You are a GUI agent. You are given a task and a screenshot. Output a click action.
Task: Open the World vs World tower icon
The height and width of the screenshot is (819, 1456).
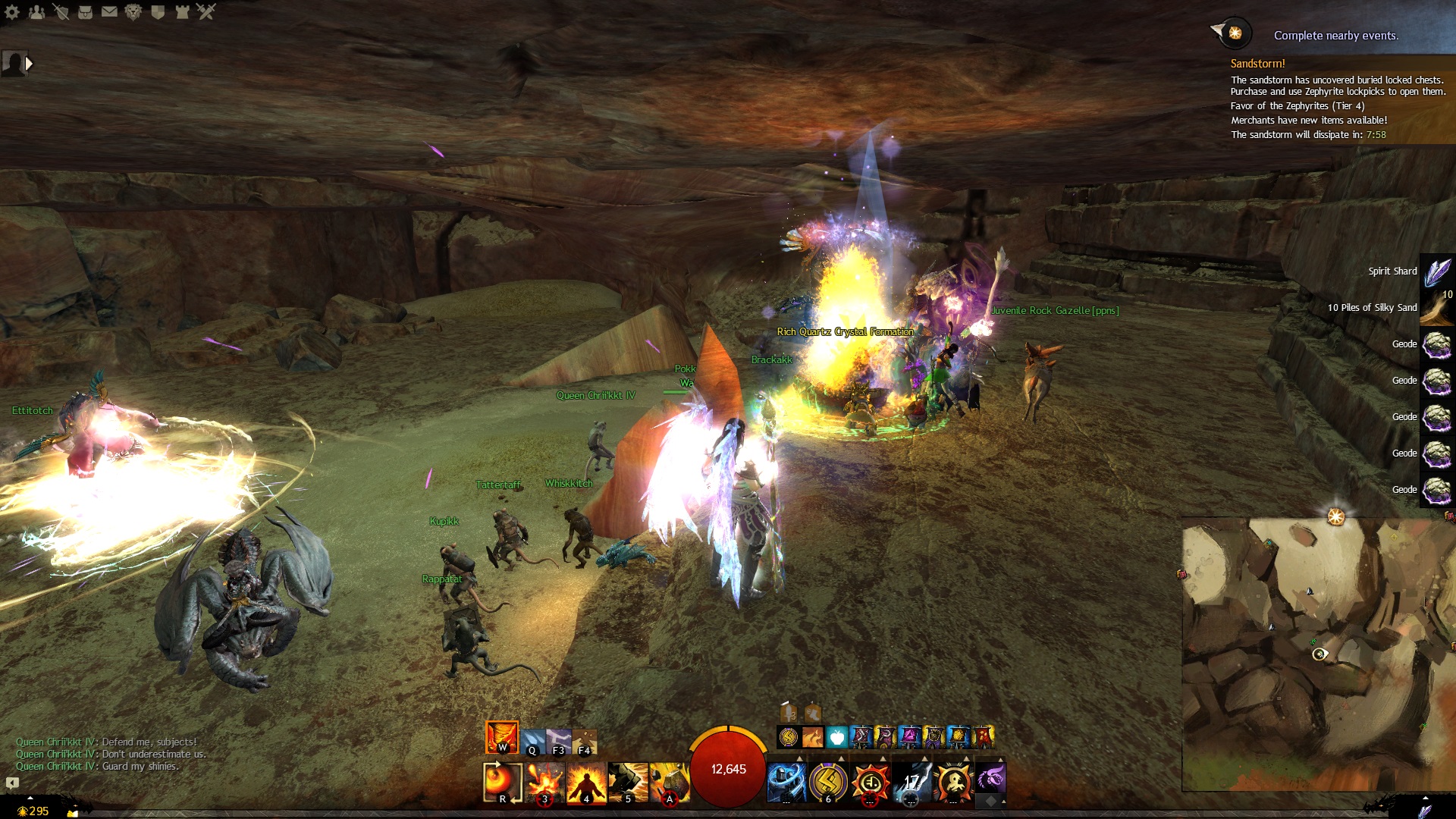tap(182, 11)
